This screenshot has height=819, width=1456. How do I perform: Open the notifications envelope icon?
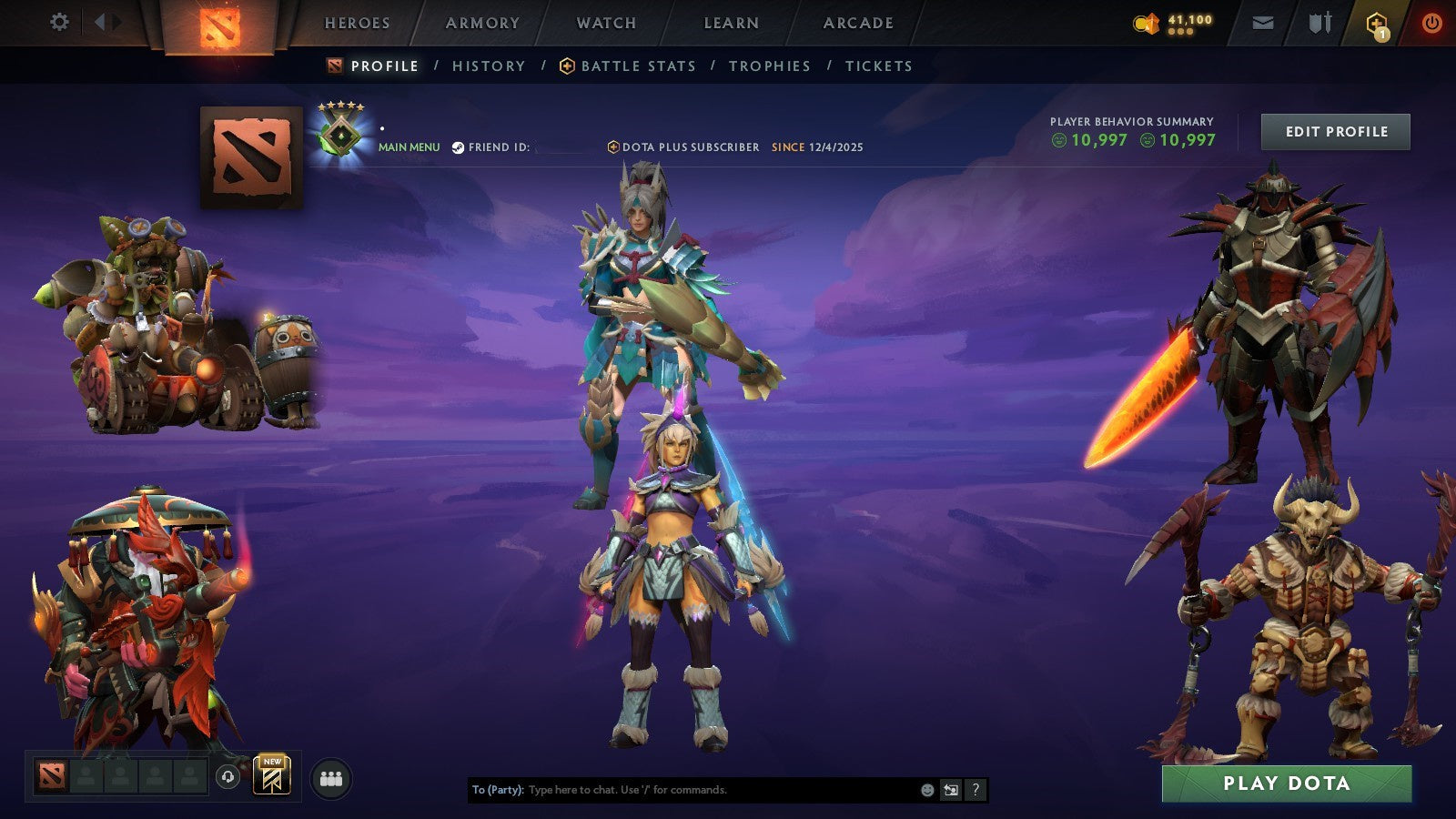click(1264, 23)
